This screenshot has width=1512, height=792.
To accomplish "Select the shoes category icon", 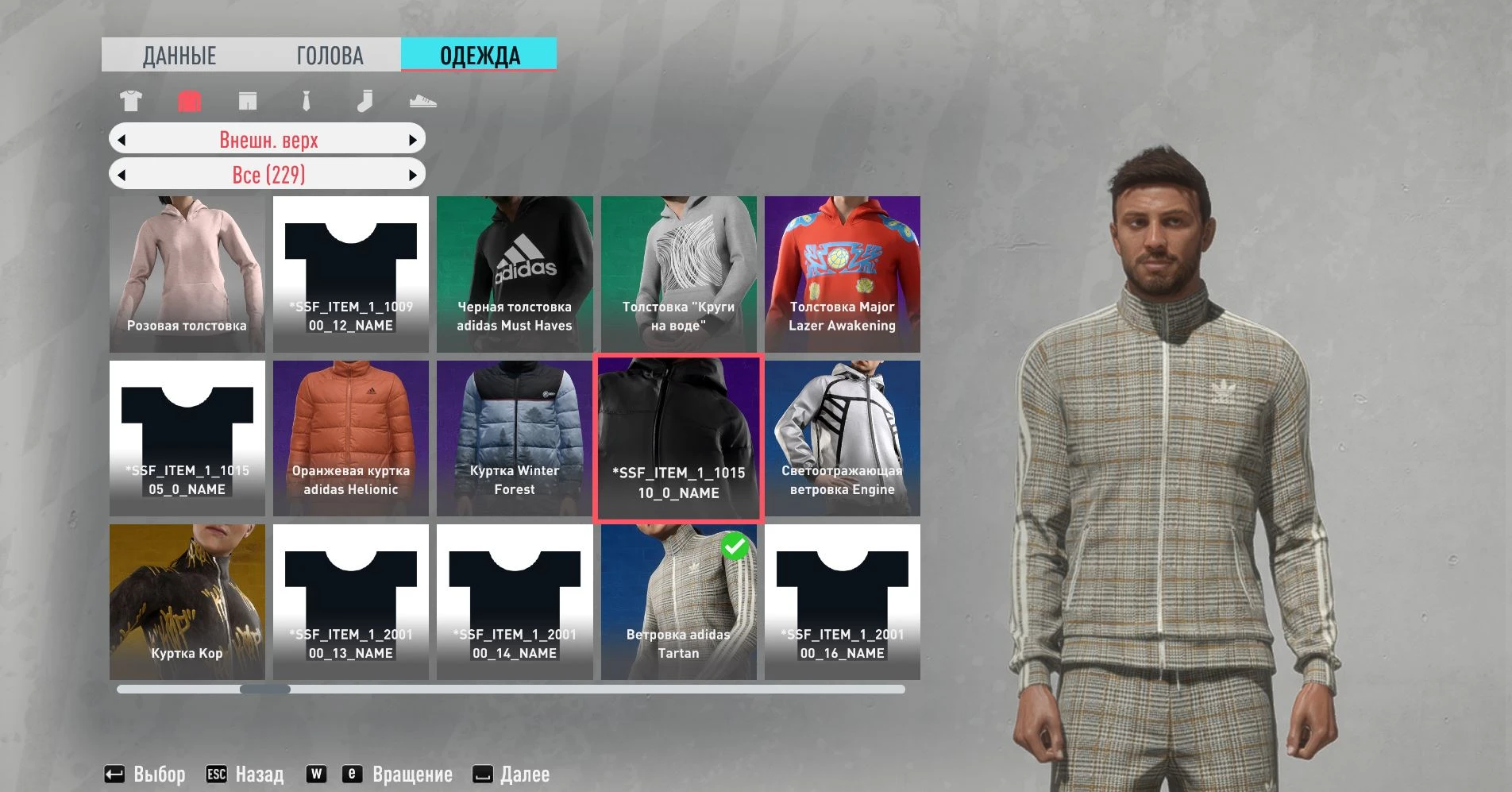I will (423, 101).
